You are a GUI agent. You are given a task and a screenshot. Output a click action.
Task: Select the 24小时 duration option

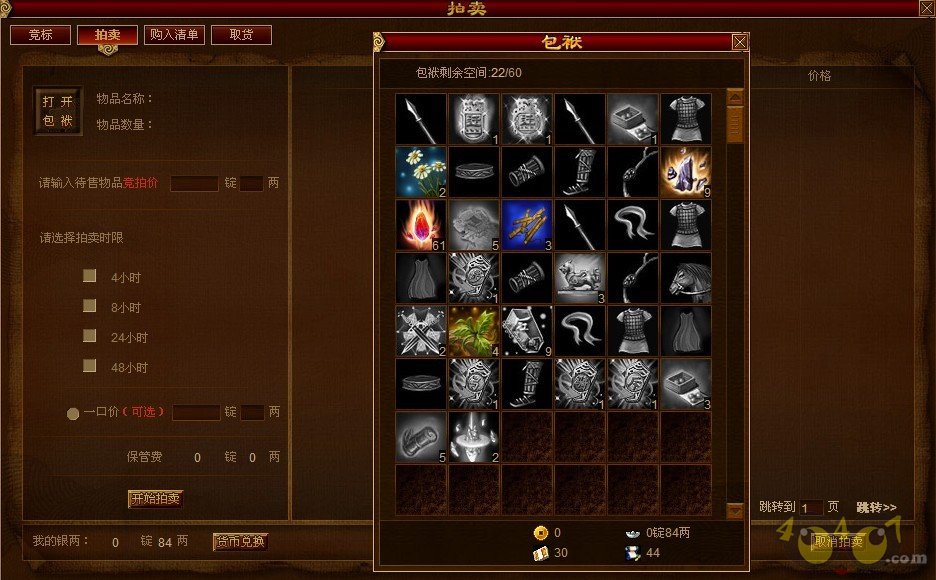point(90,336)
